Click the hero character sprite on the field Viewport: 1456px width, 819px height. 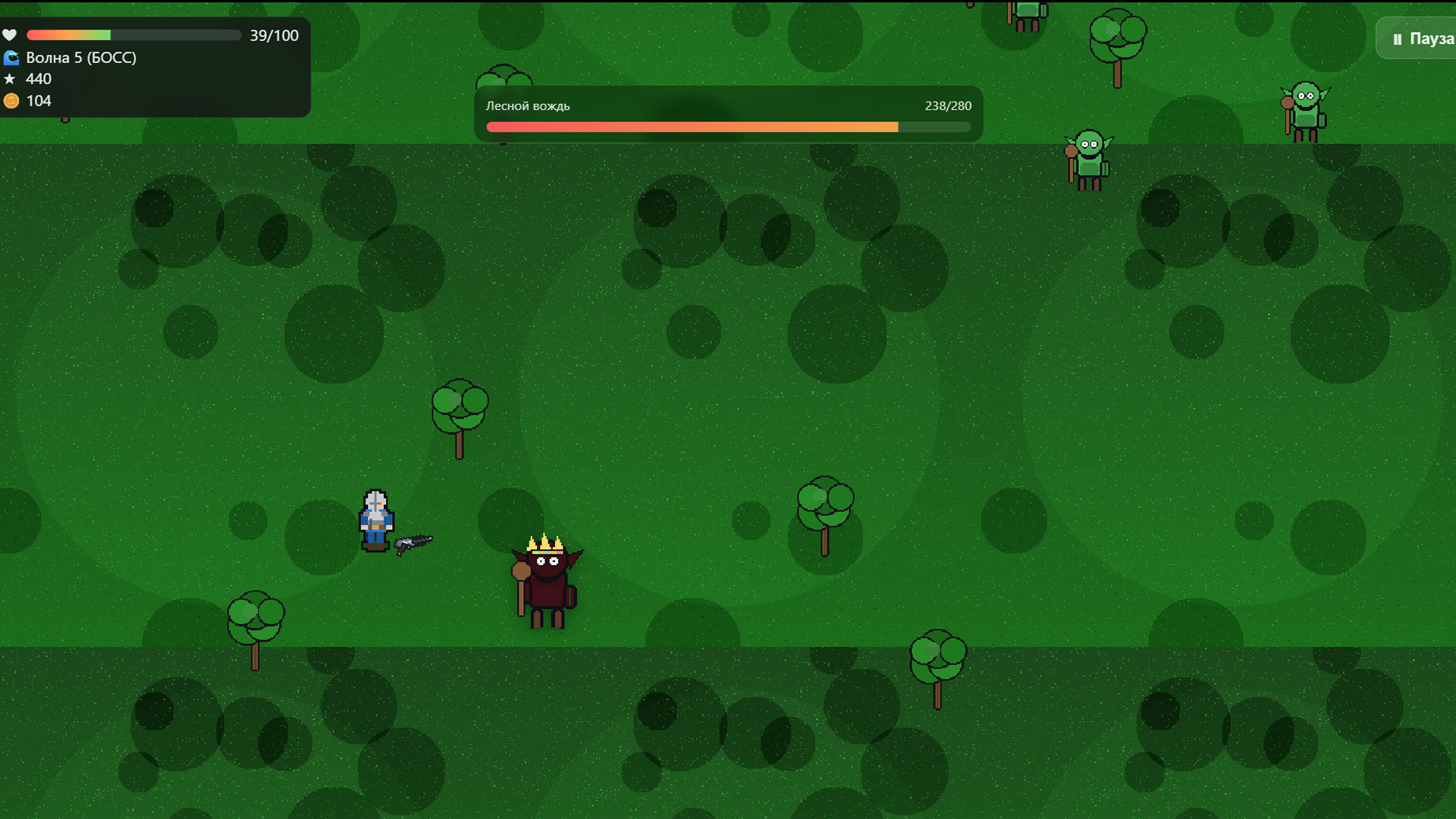point(376,519)
